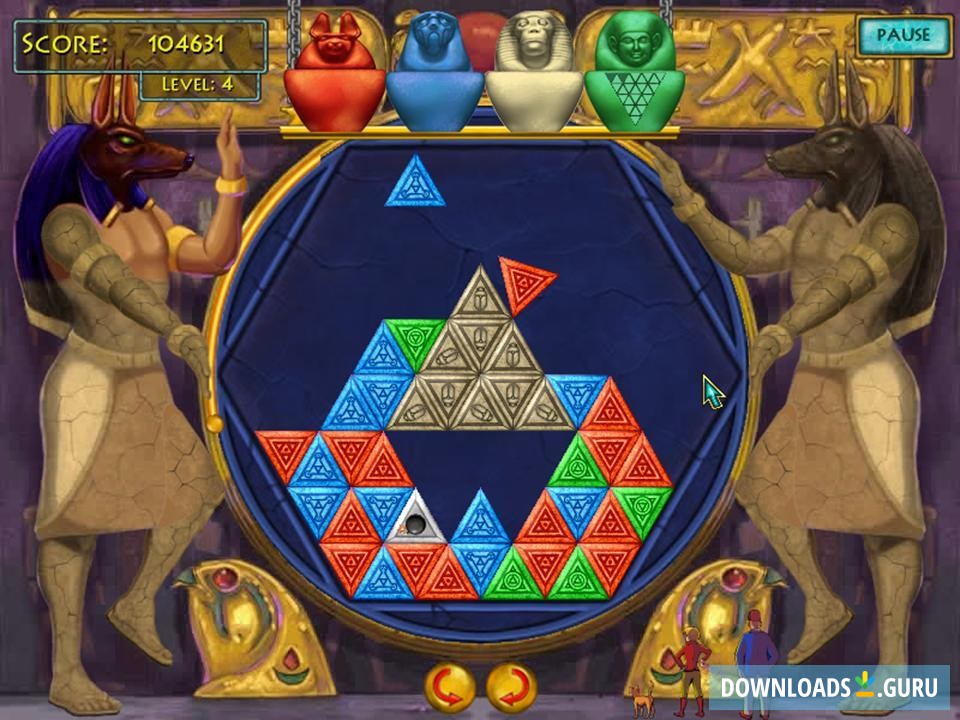The width and height of the screenshot is (960, 720).
Task: Click the falling blue triangle tile
Action: [414, 186]
